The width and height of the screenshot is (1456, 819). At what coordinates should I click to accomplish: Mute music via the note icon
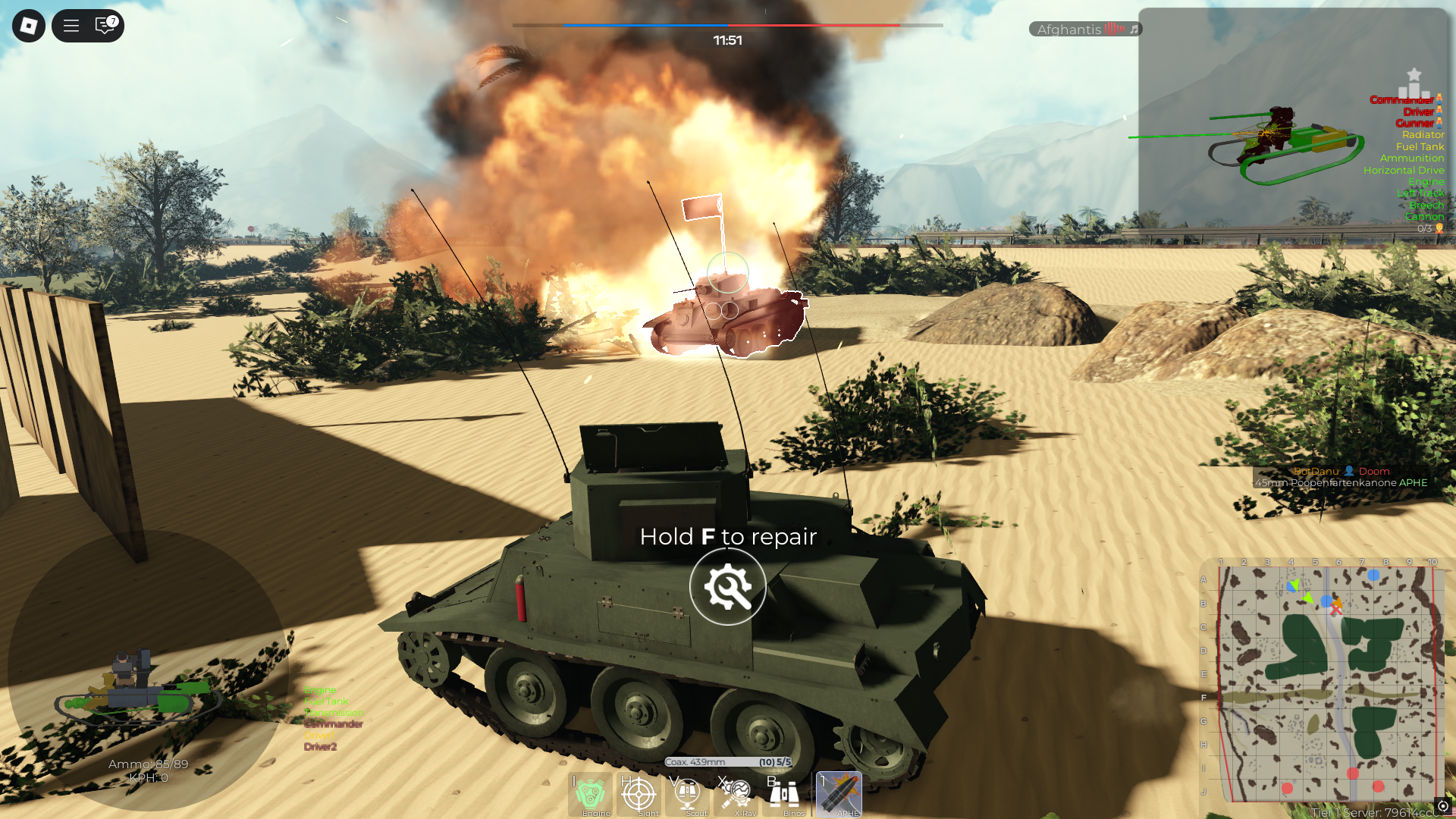(1133, 29)
